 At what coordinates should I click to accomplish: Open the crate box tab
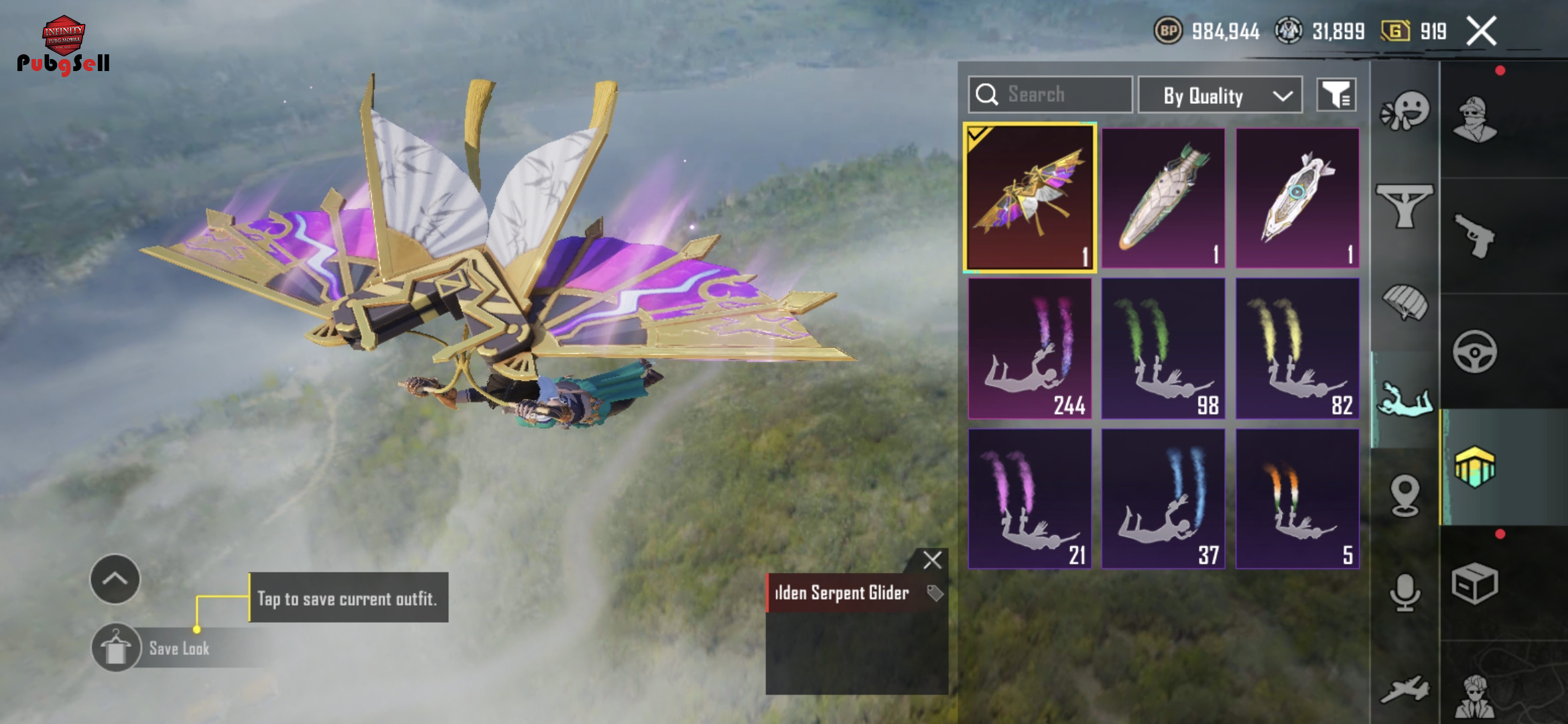pyautogui.click(x=1474, y=583)
